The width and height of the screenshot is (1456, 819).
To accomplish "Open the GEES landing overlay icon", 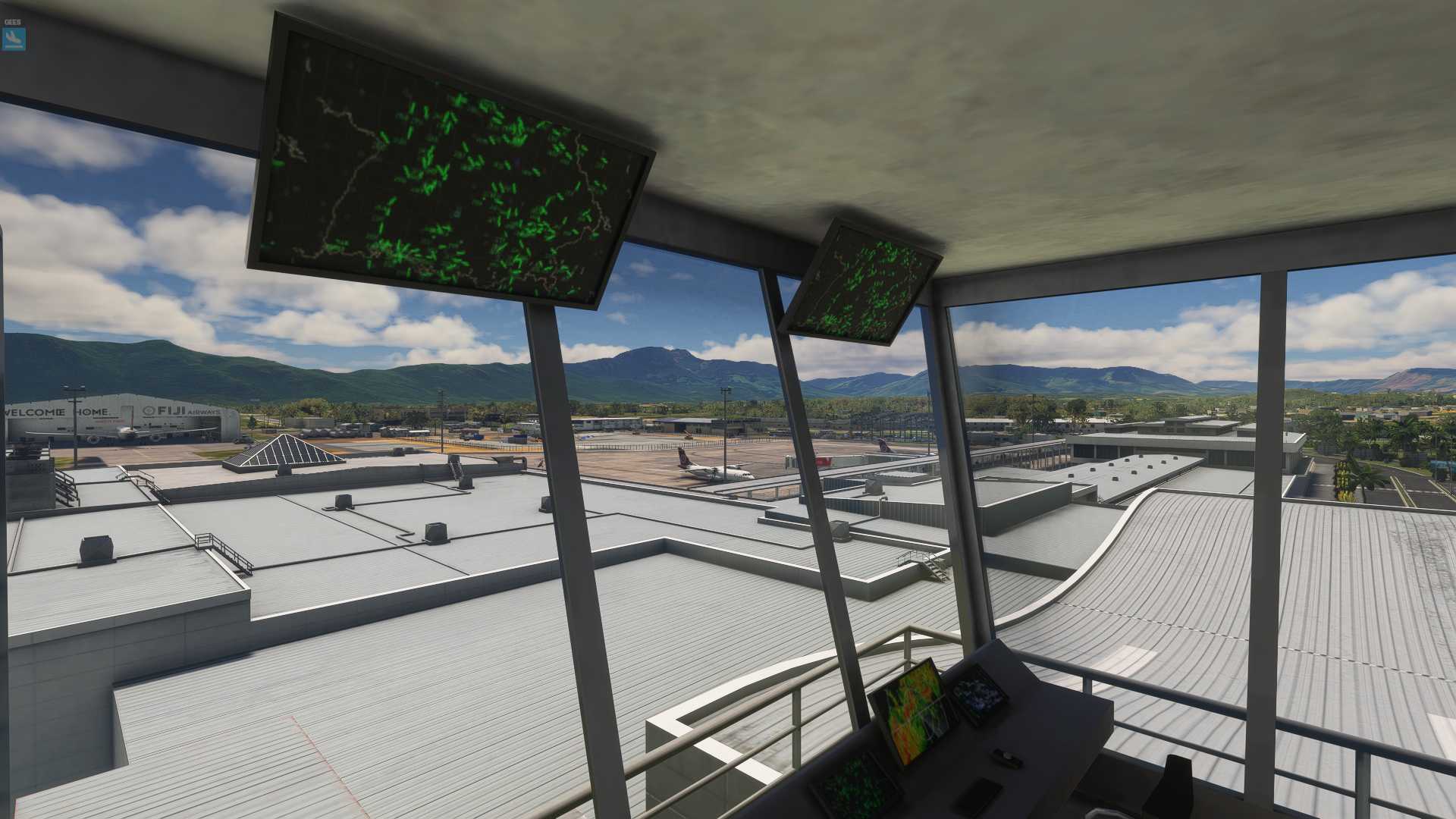I will 14,39.
